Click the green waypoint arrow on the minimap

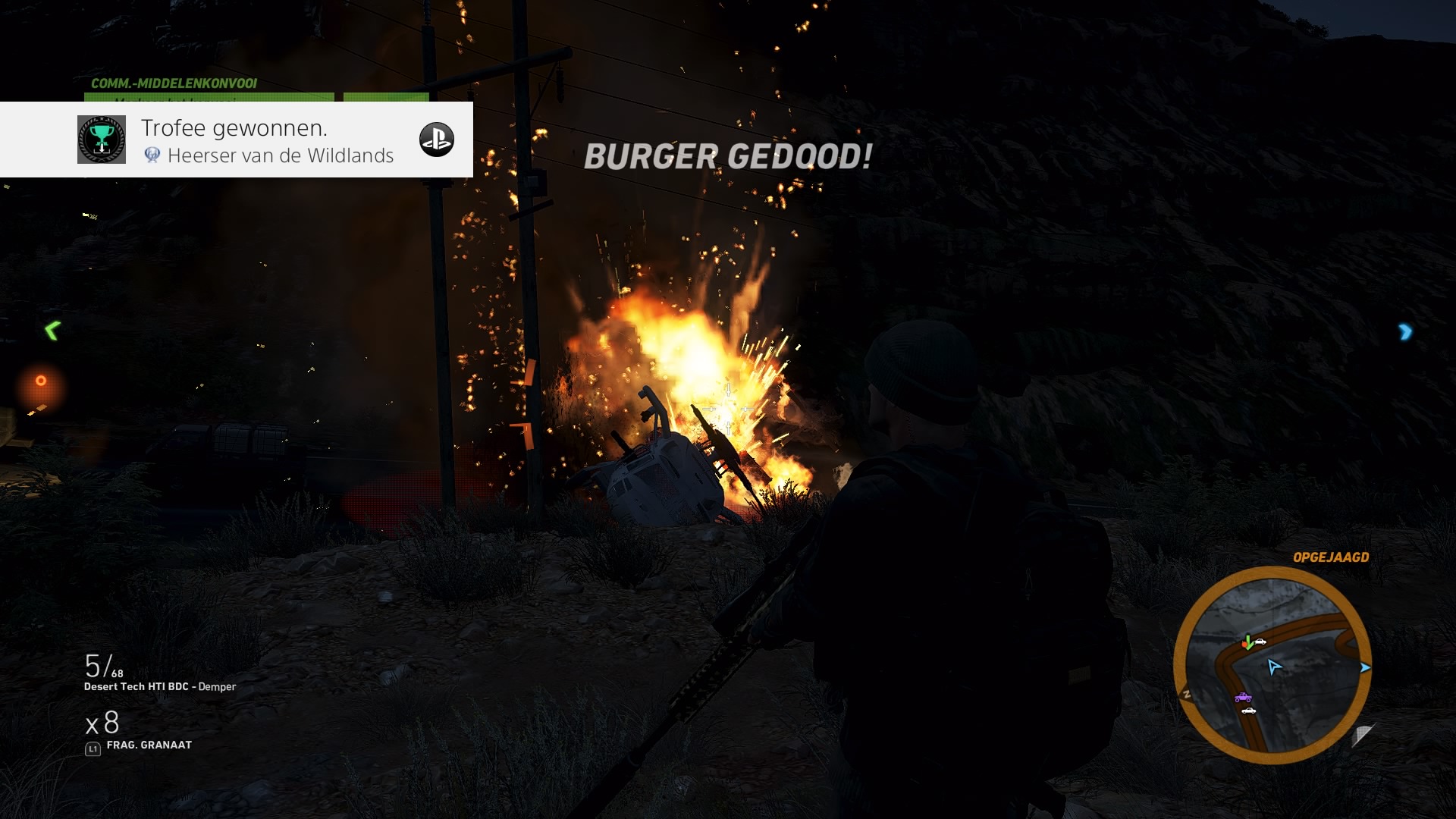[x=1247, y=643]
